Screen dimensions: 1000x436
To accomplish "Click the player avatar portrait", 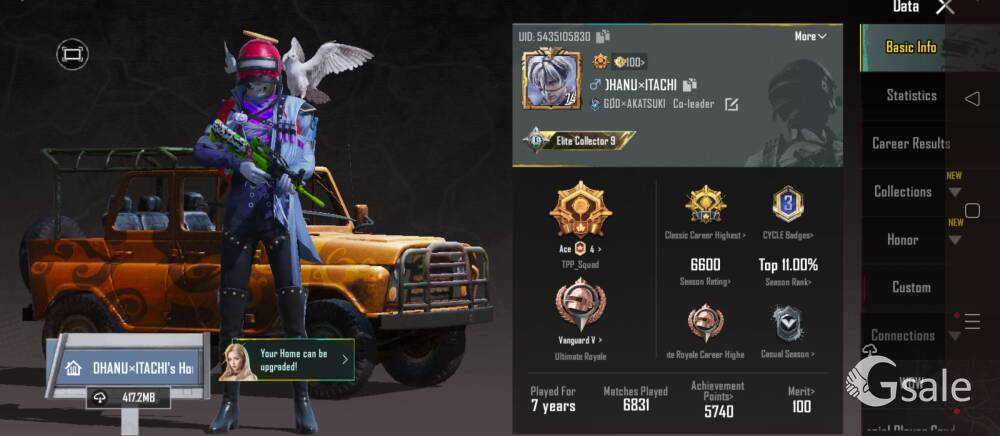I will pos(551,79).
